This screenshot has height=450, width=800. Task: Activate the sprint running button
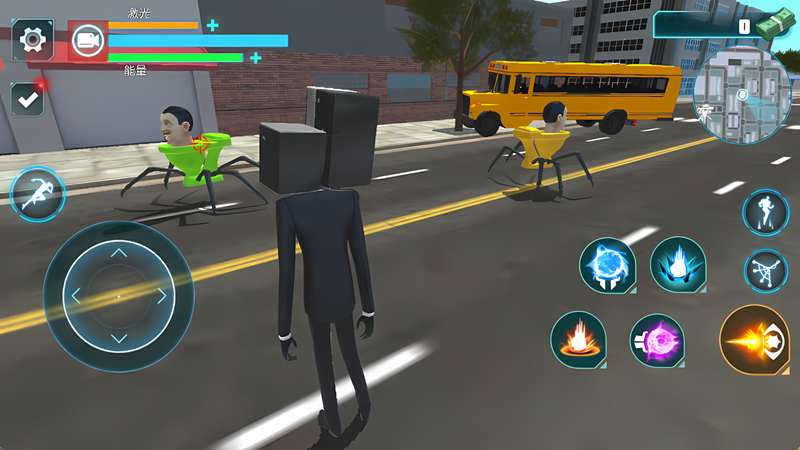[37, 193]
